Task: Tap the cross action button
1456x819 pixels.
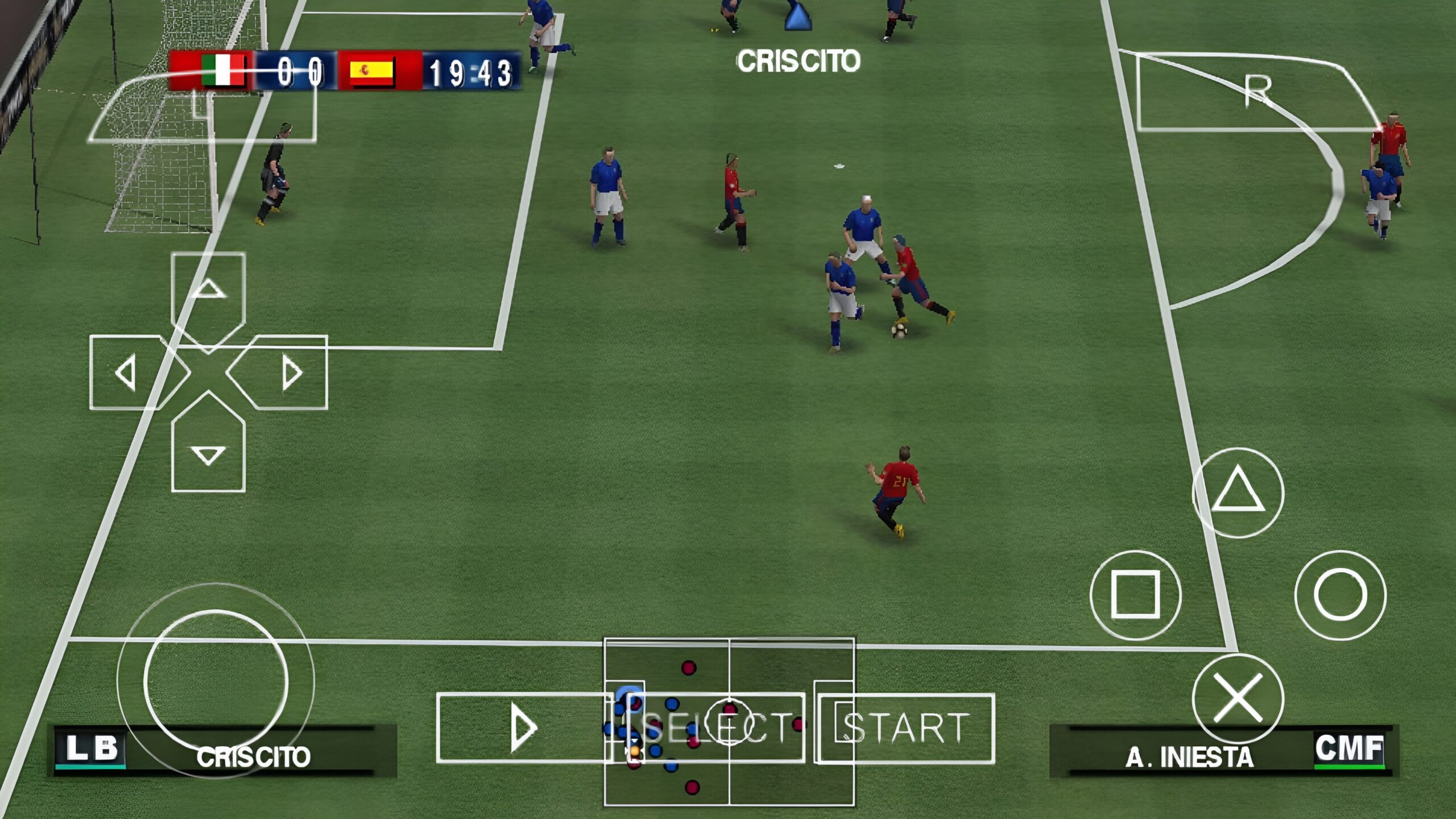Action: click(1238, 698)
